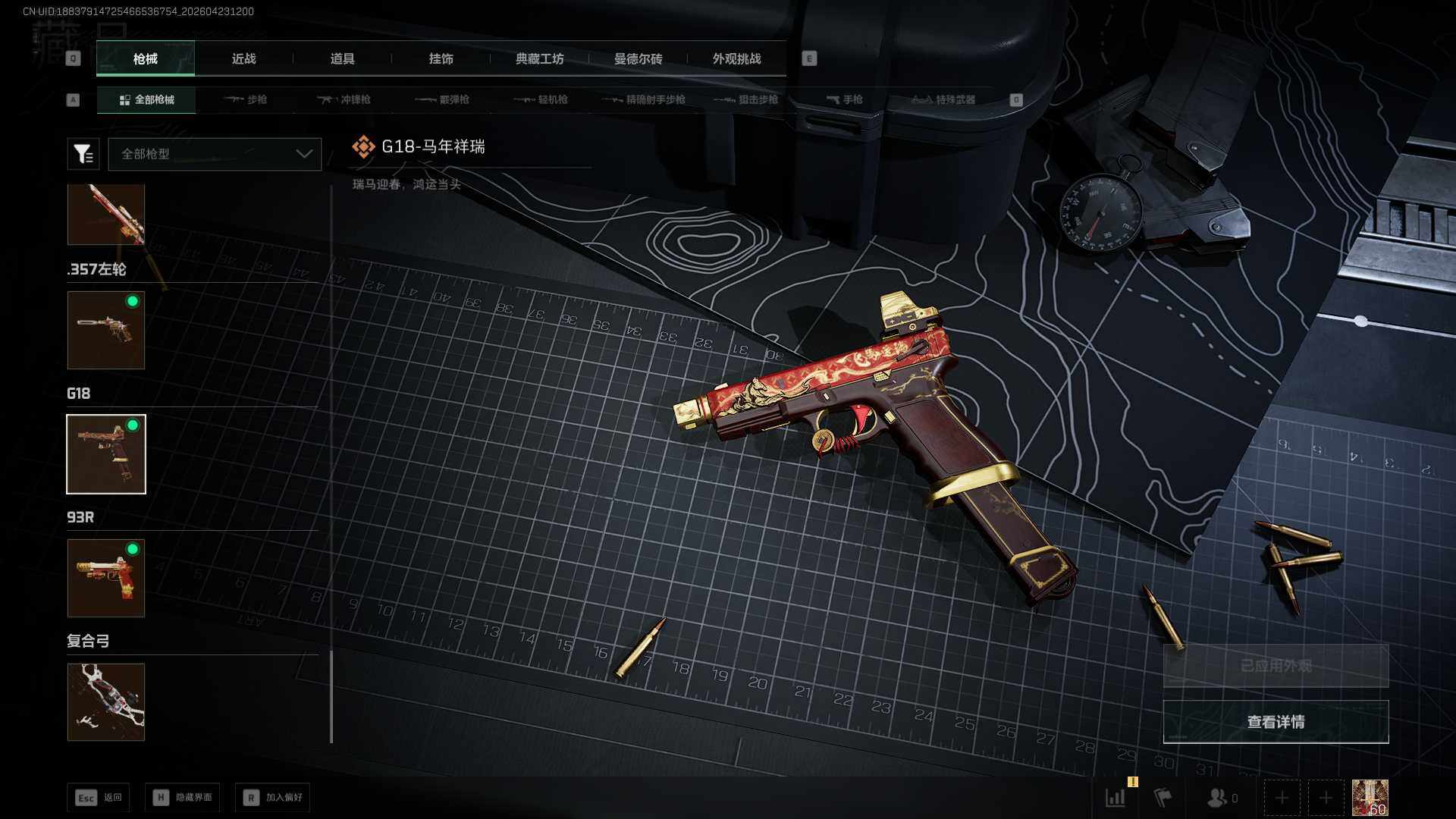
Task: Show the 手枪 pistol category
Action: [844, 99]
